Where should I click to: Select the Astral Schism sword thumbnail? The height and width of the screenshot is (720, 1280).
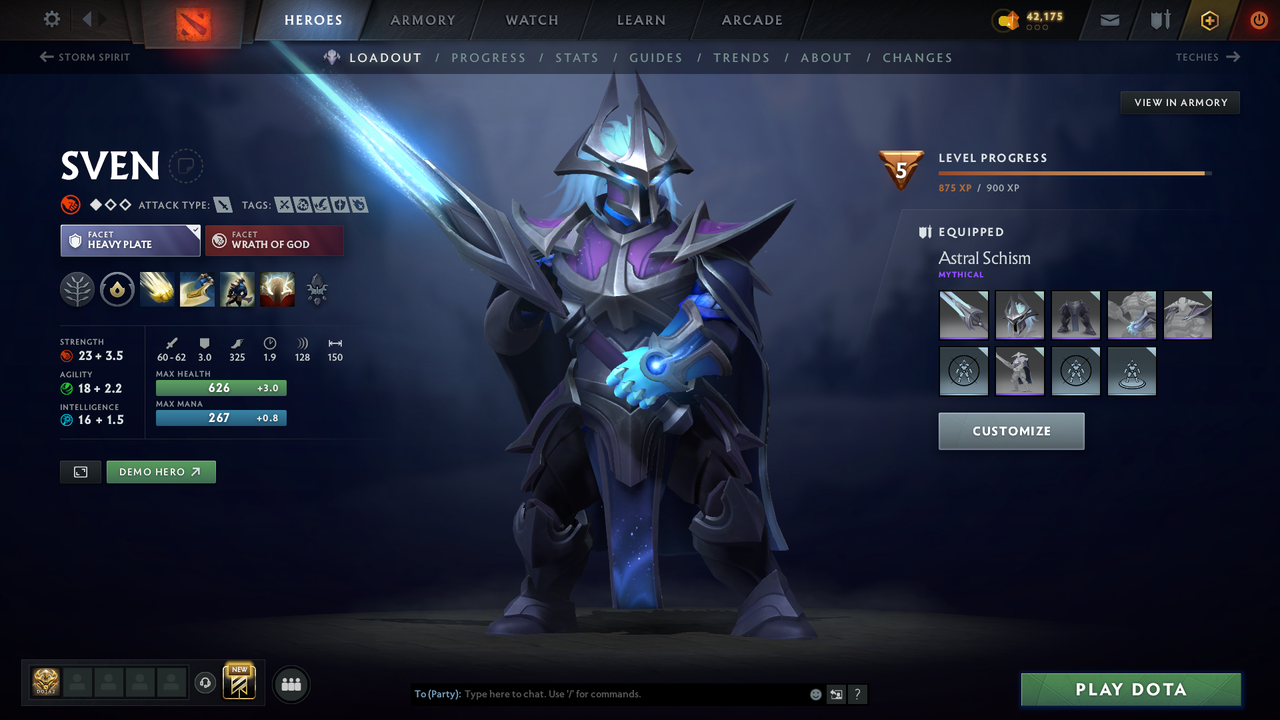click(963, 314)
